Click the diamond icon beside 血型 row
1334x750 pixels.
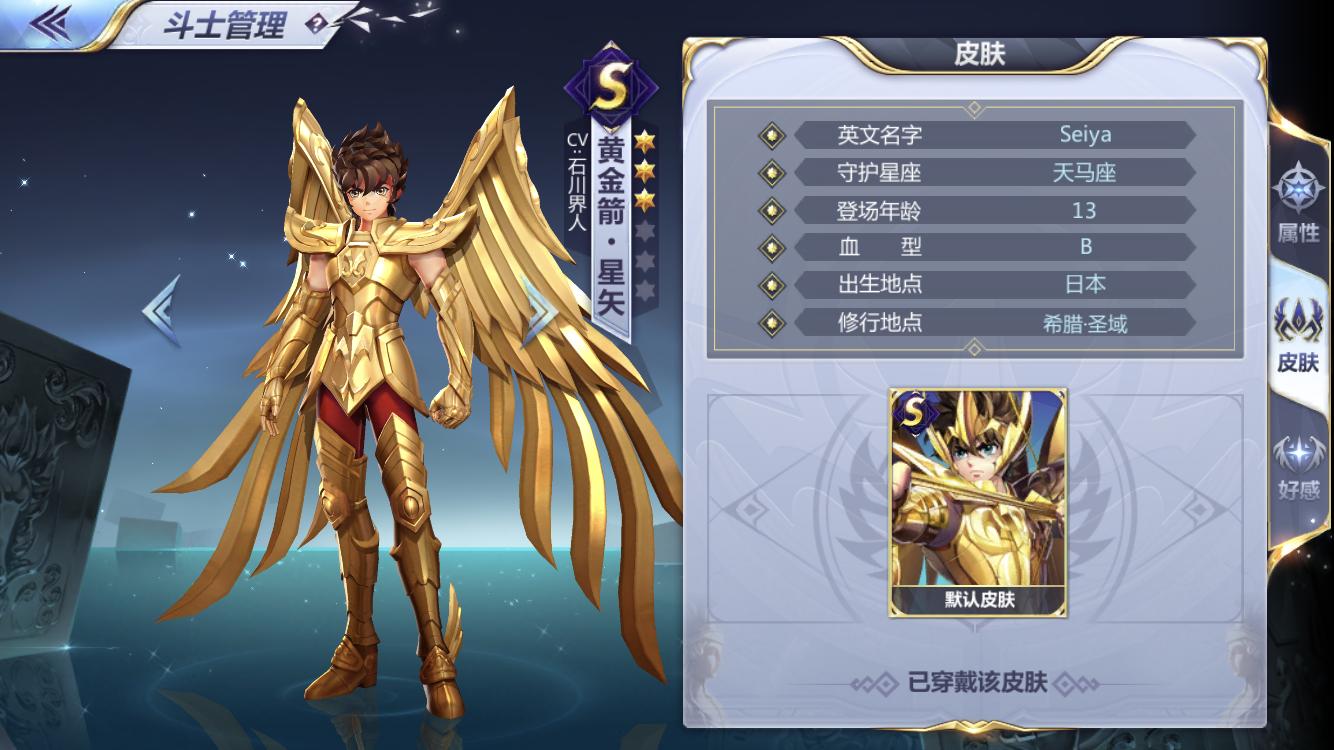pos(770,247)
